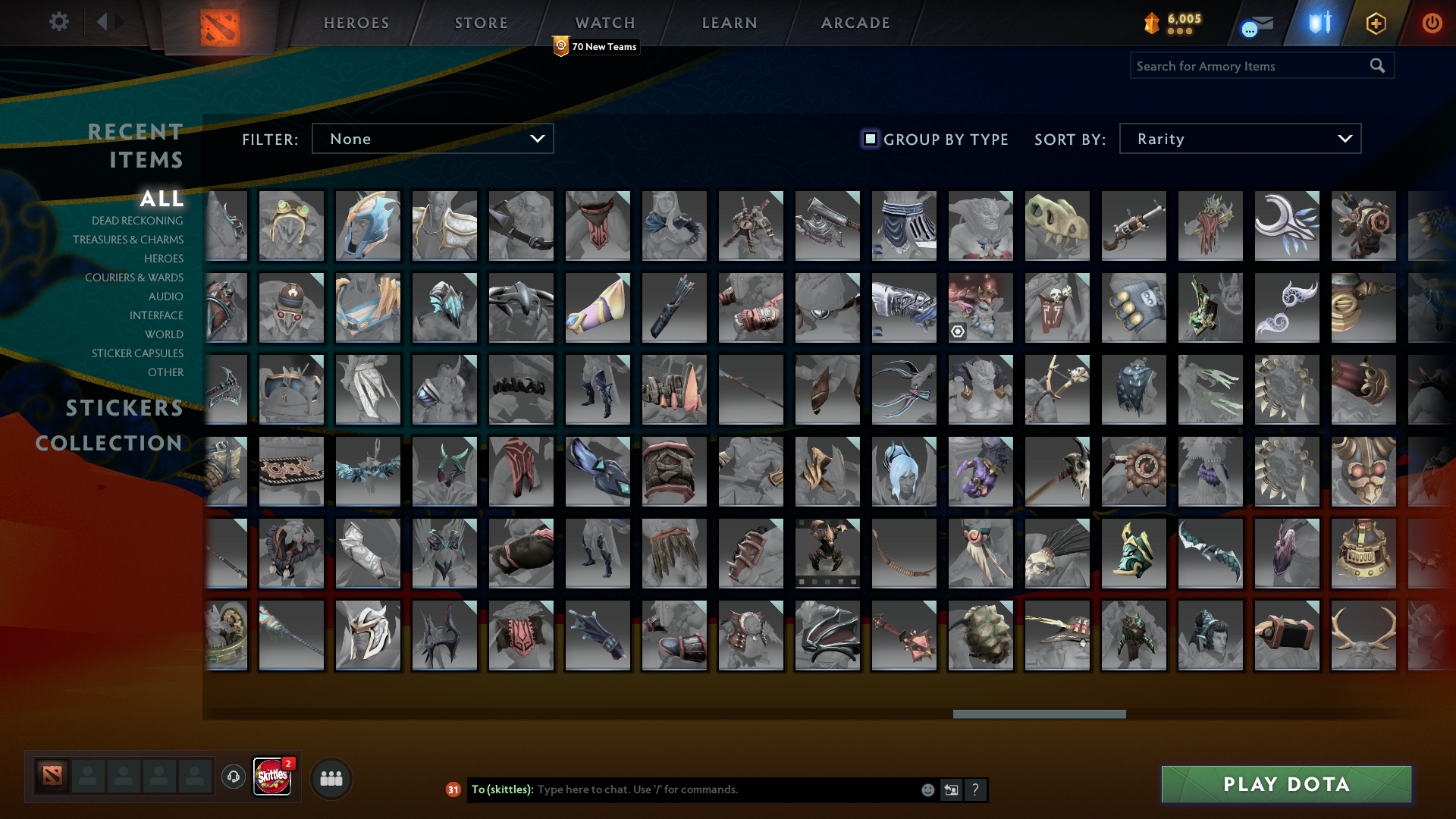Viewport: 1456px width, 819px height.
Task: Click the question mark help icon
Action: [x=976, y=789]
